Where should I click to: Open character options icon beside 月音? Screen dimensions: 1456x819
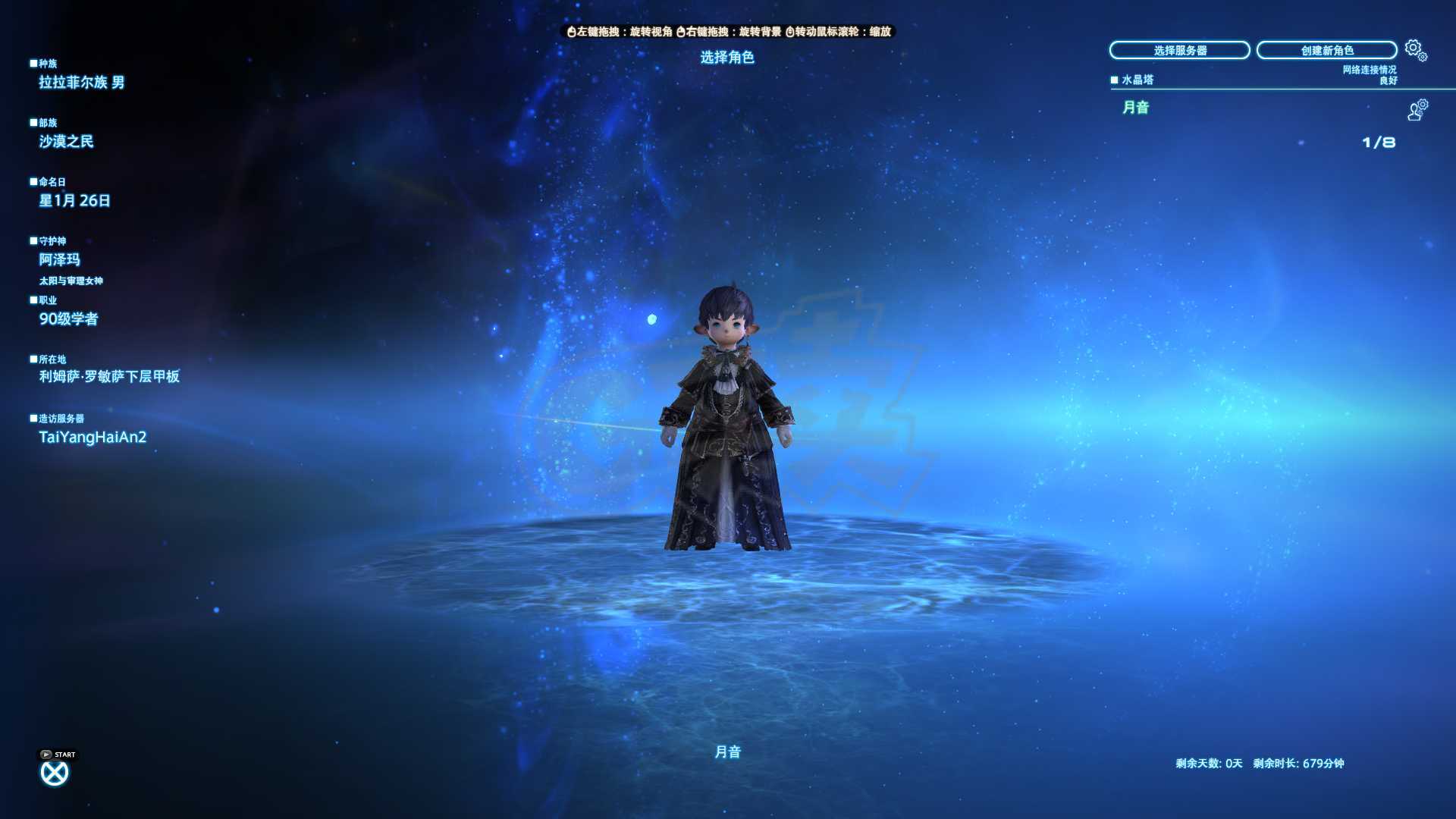pyautogui.click(x=1417, y=110)
